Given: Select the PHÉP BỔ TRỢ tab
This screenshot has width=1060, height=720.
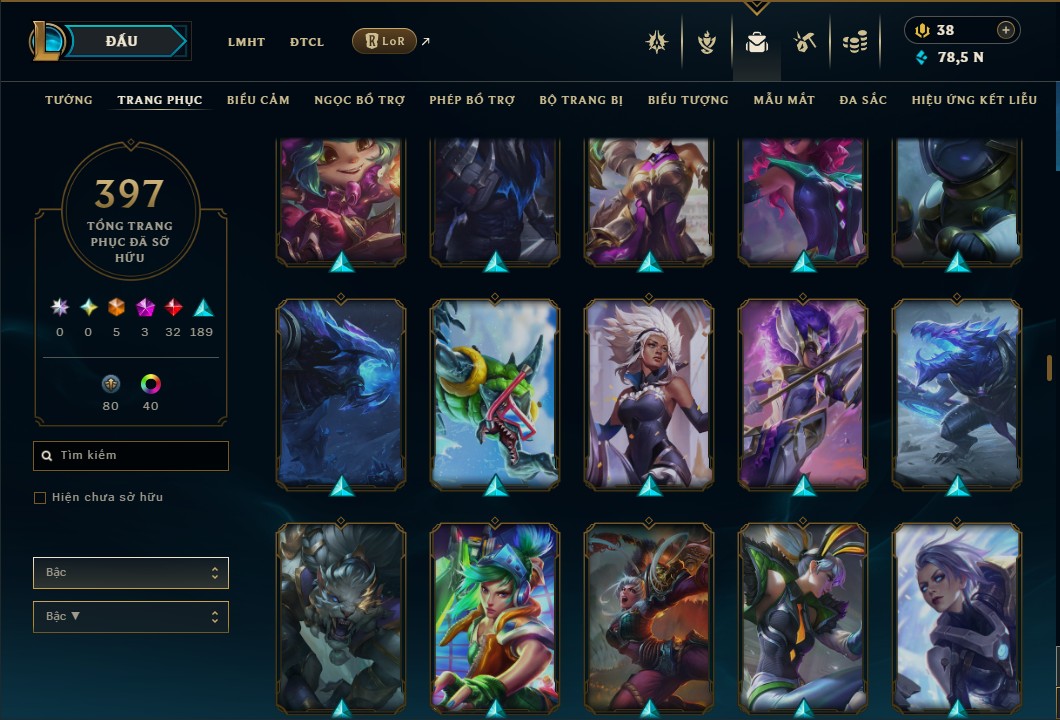Looking at the screenshot, I should pos(472,100).
